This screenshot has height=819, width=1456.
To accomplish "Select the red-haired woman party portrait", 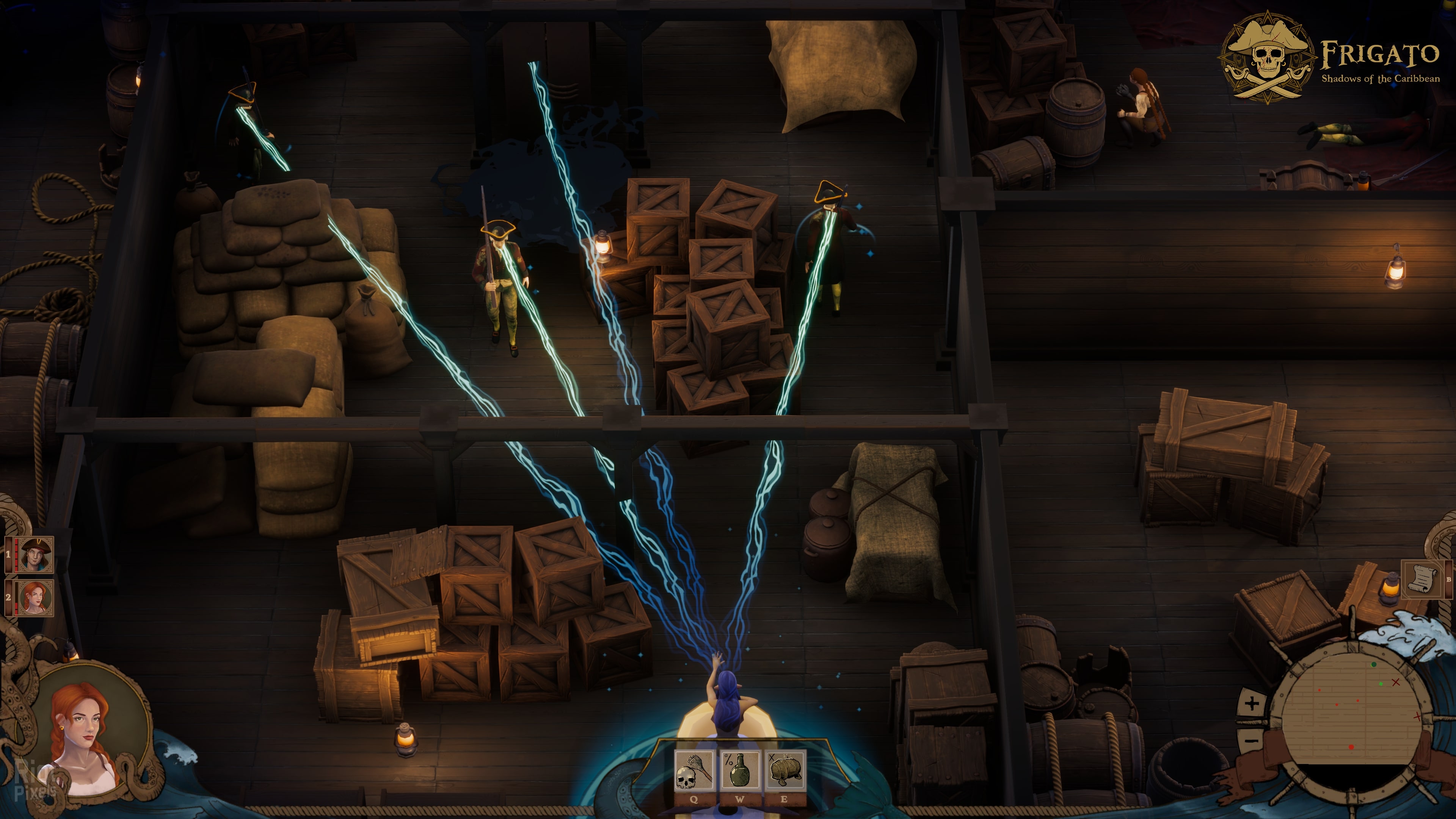I will point(35,597).
